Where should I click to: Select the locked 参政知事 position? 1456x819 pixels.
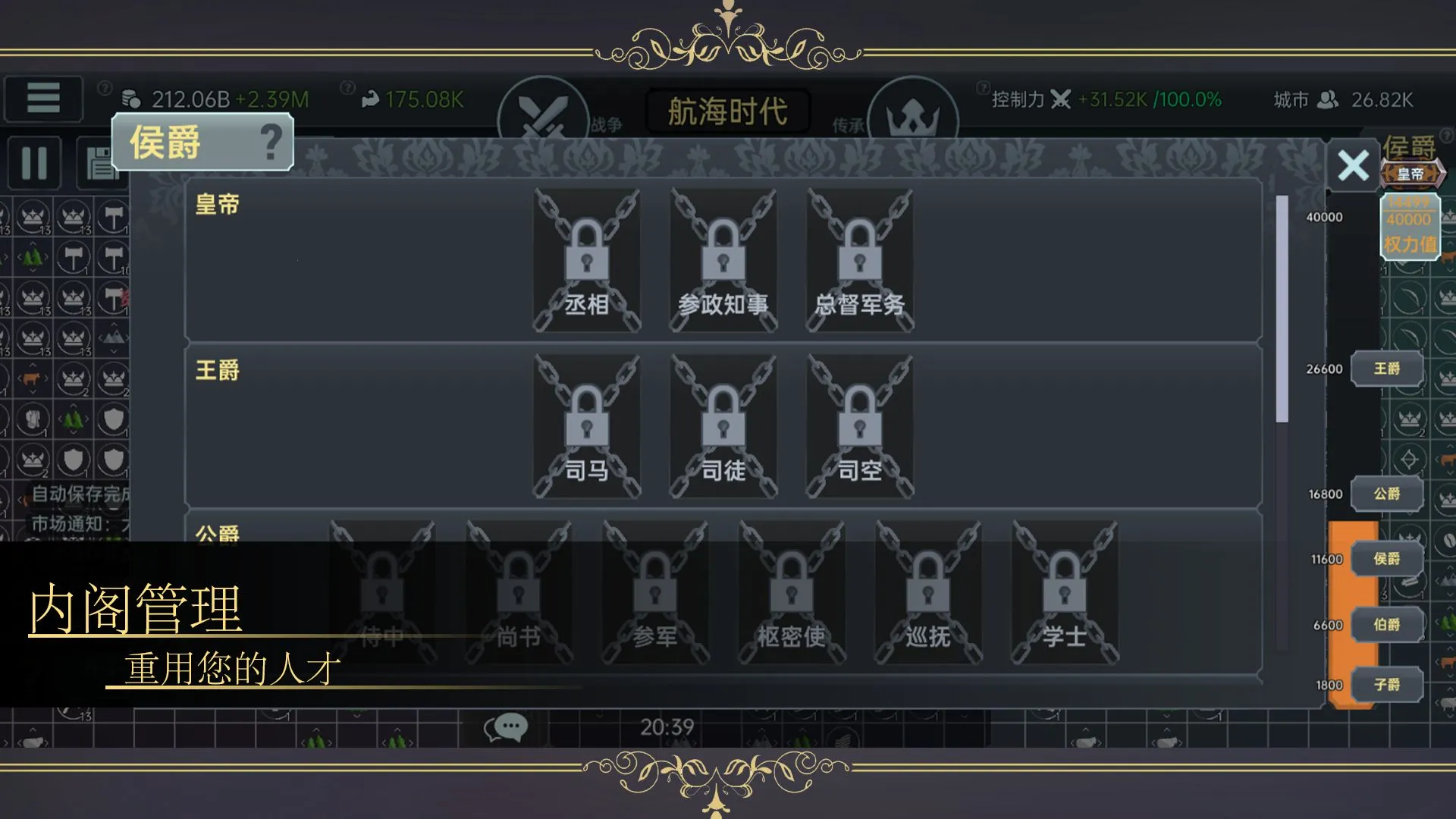723,260
